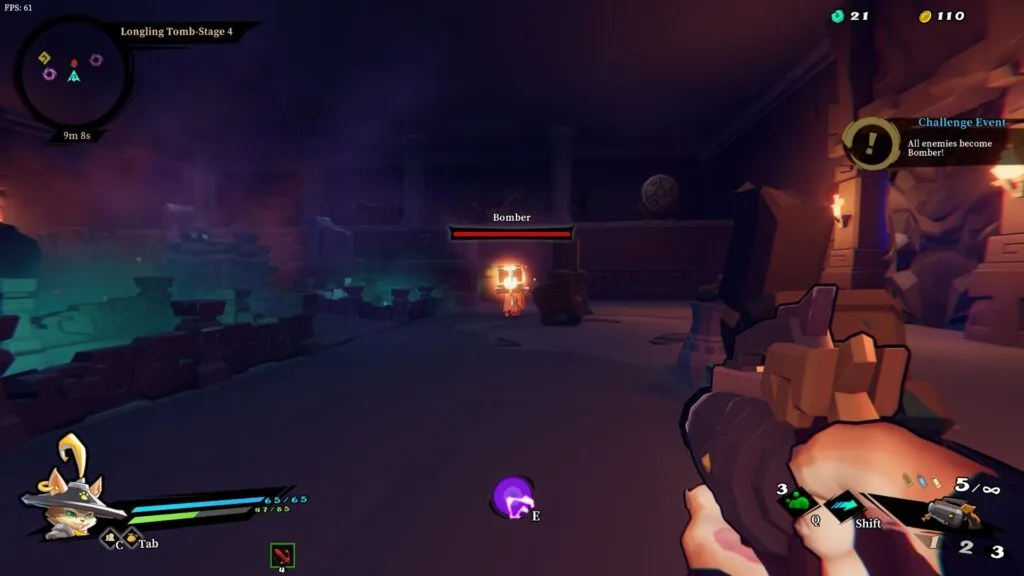Open the bag icon next to Tab
This screenshot has width=1024, height=576.
pyautogui.click(x=131, y=538)
